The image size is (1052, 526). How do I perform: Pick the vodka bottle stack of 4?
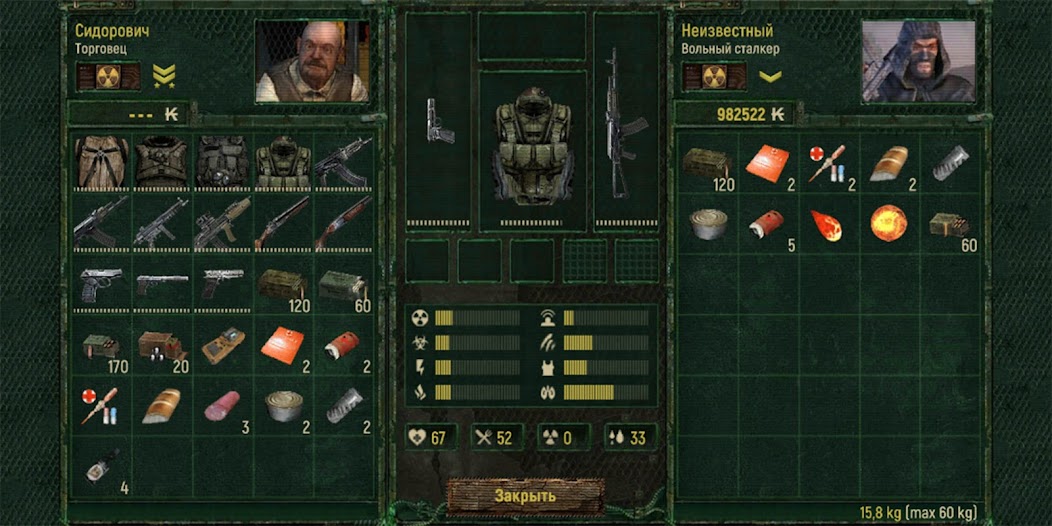(x=100, y=465)
